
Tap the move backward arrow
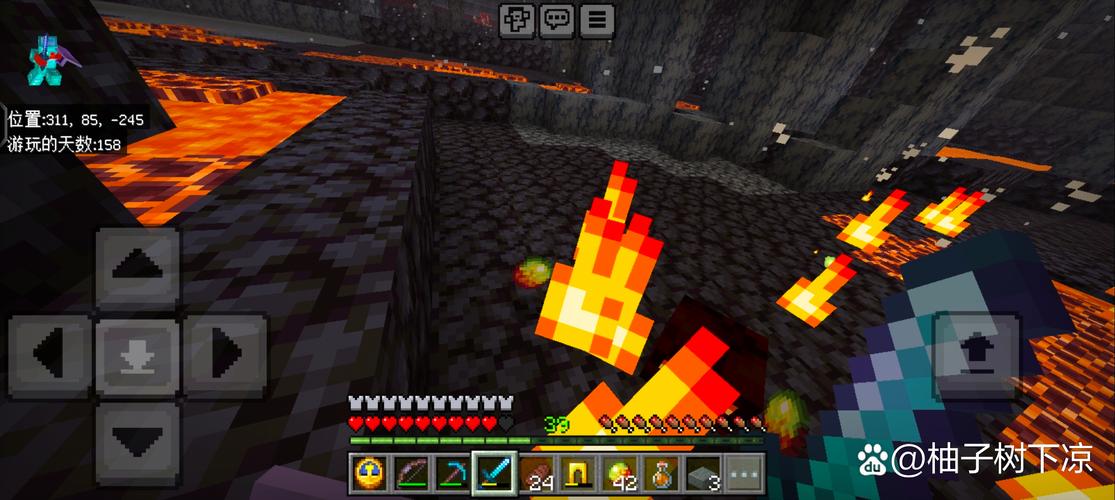click(x=138, y=440)
